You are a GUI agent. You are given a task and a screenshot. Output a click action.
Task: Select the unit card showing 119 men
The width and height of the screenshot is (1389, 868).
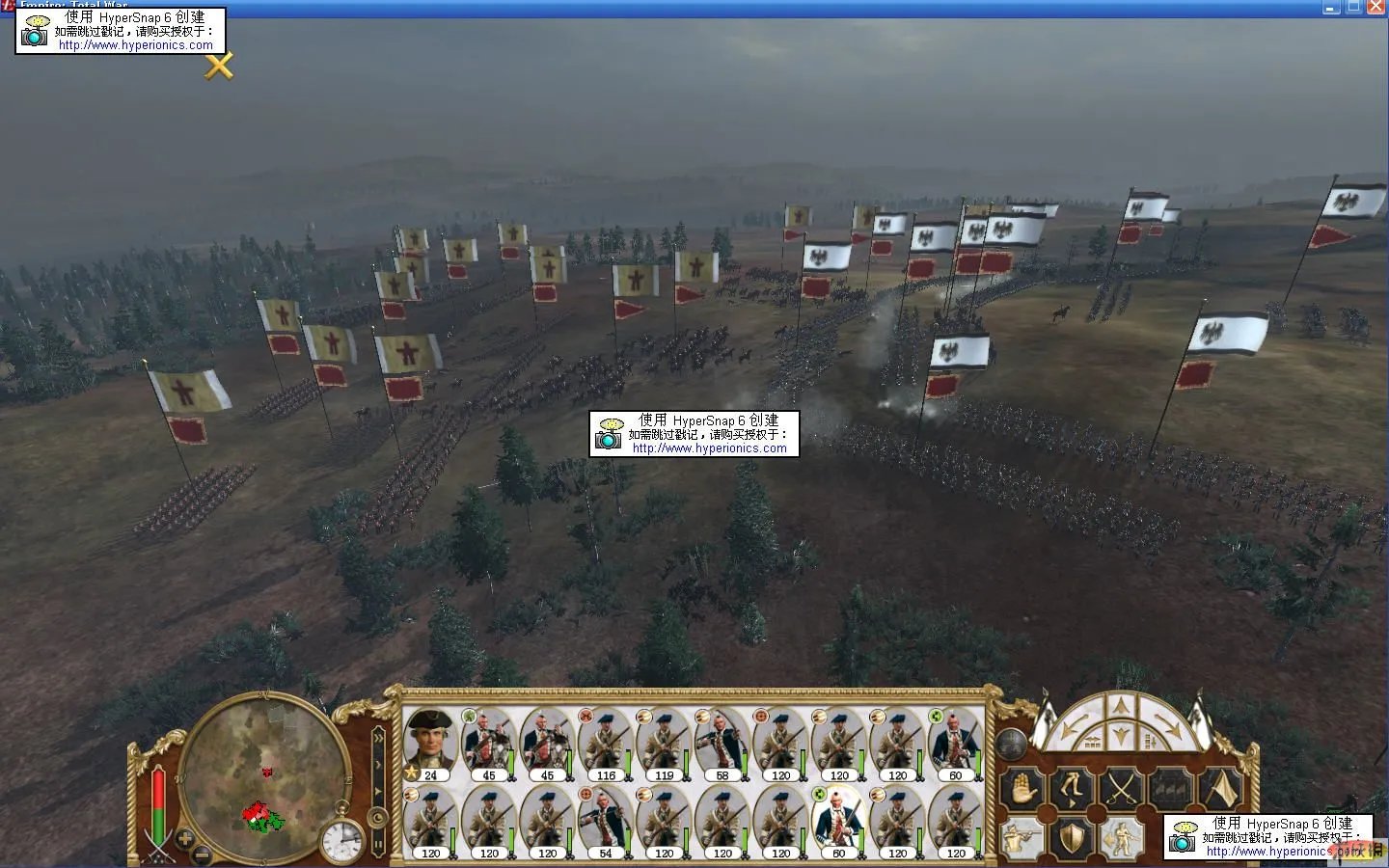664,744
